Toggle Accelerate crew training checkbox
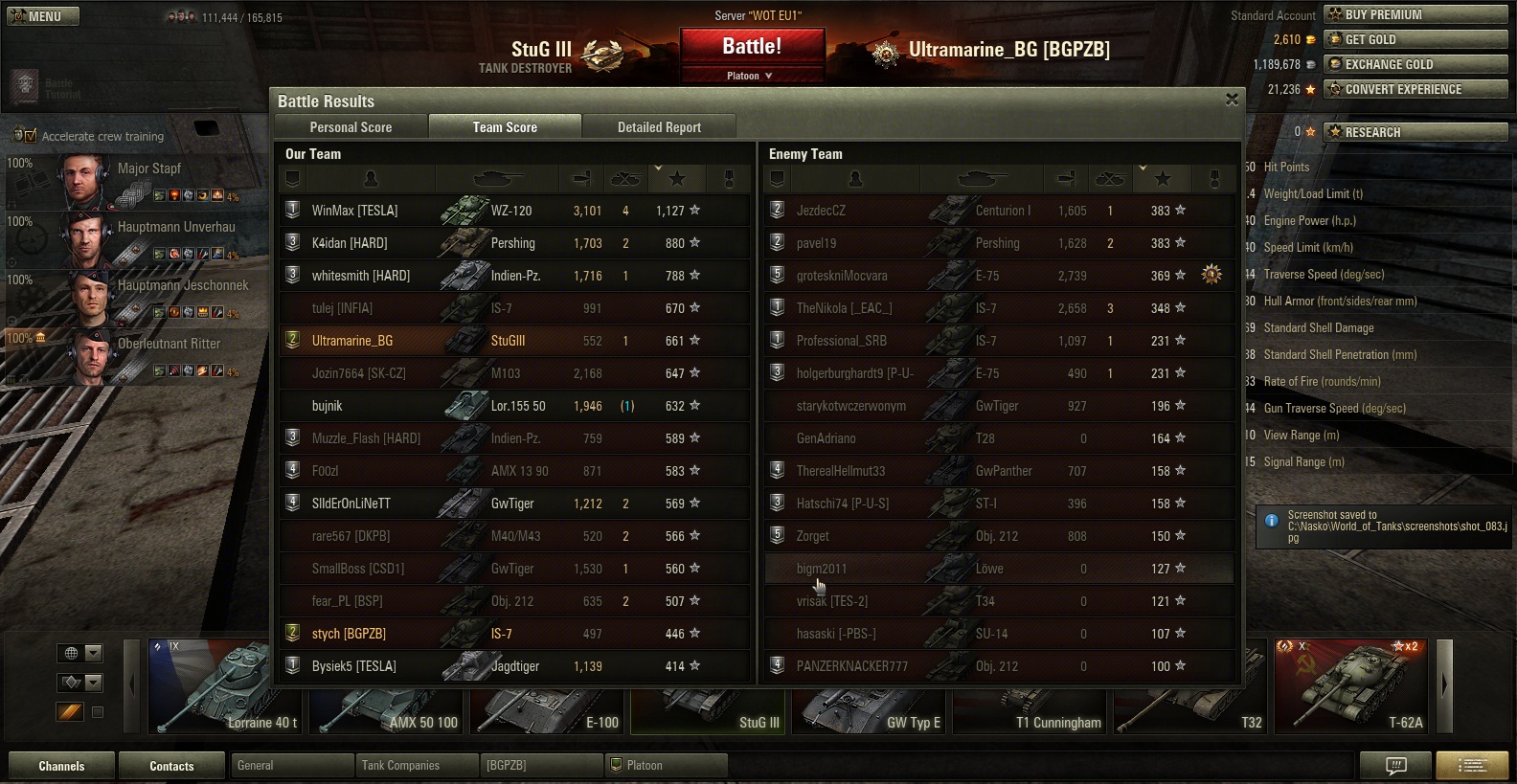The height and width of the screenshot is (784, 1517). point(31,136)
